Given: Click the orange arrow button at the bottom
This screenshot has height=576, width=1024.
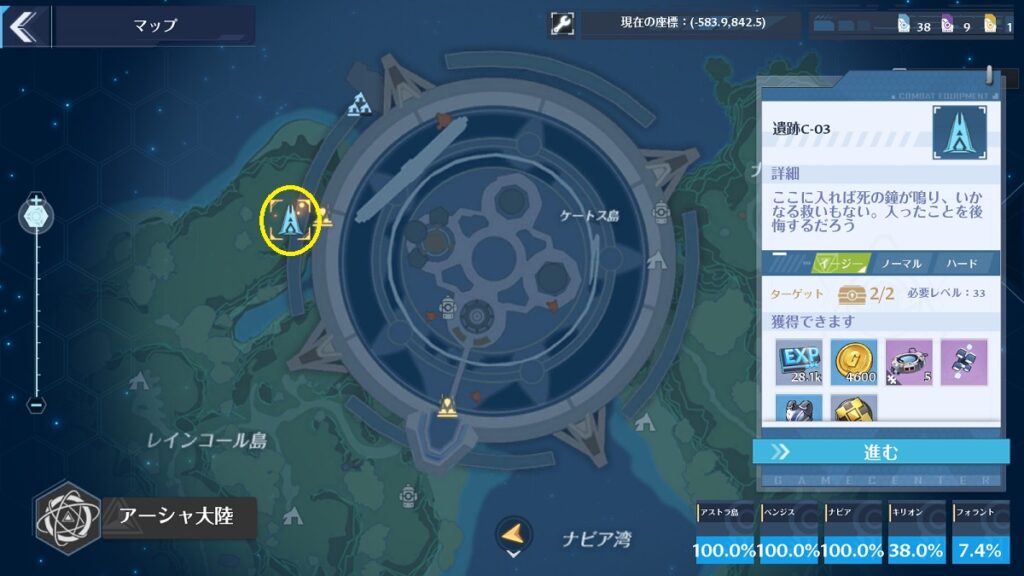Looking at the screenshot, I should [x=514, y=534].
